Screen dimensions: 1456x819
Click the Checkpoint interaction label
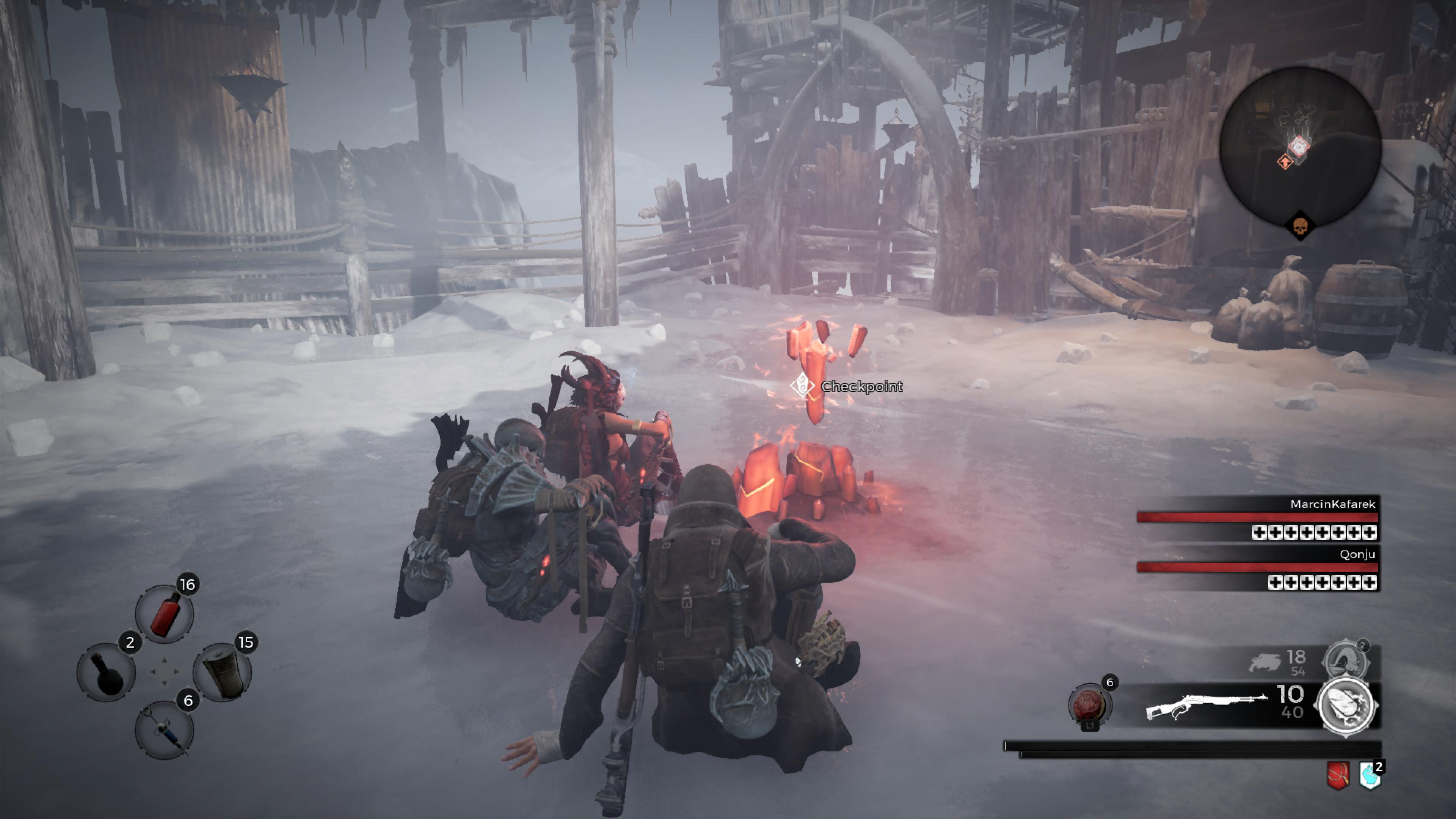coord(861,387)
